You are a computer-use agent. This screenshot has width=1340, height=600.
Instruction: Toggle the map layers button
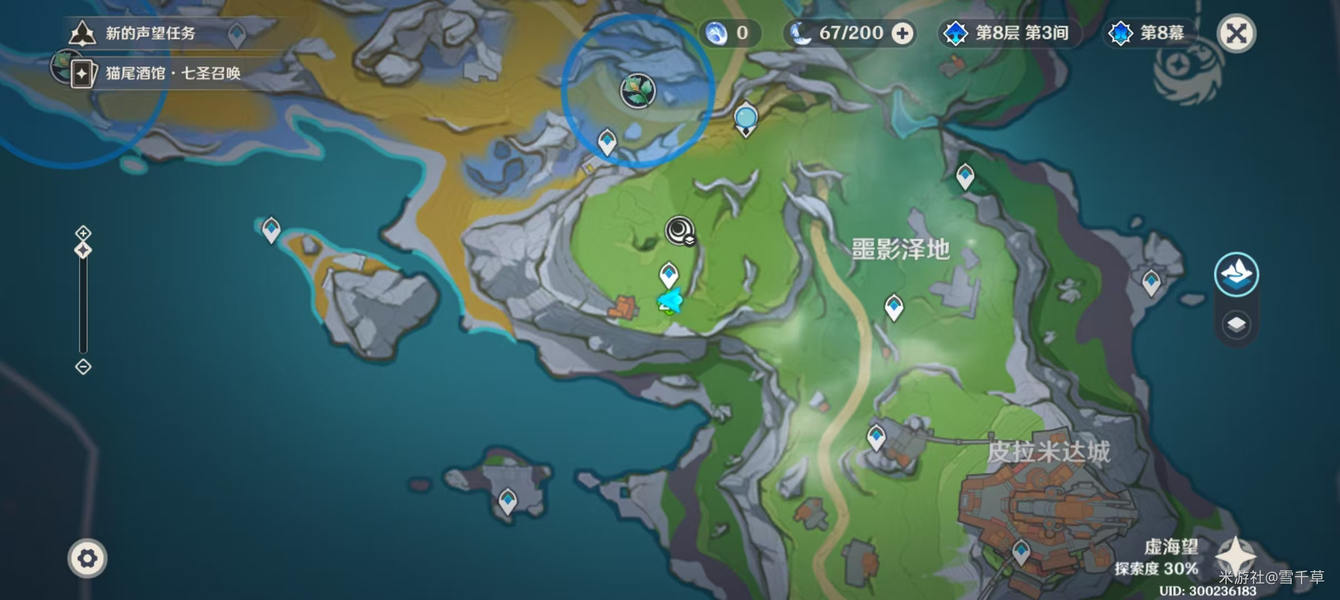[1236, 325]
